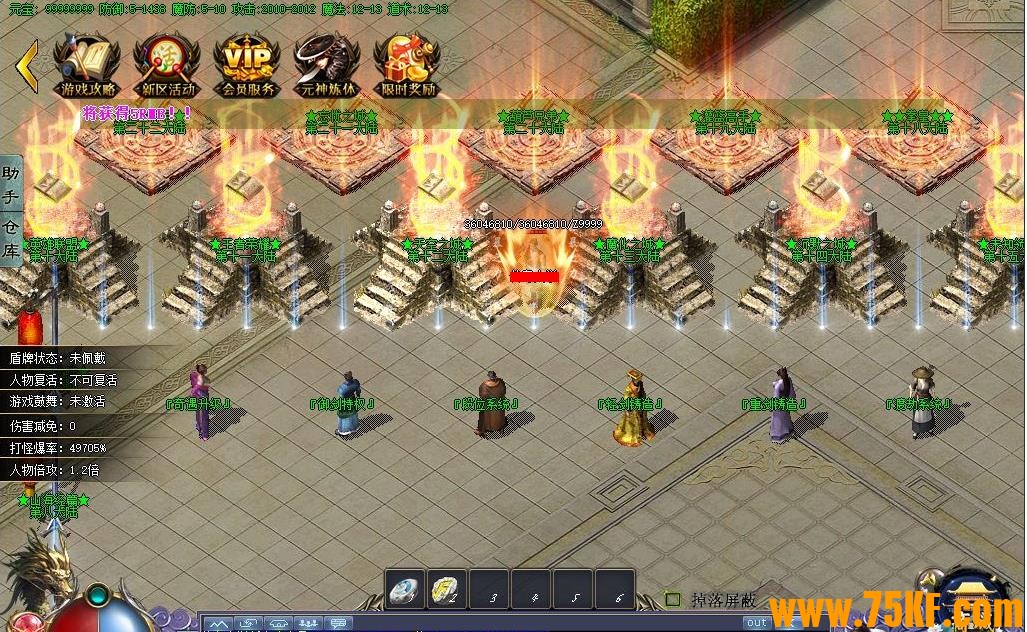Claim the 限时奖励 timed reward
This screenshot has height=632, width=1027.
pos(407,64)
